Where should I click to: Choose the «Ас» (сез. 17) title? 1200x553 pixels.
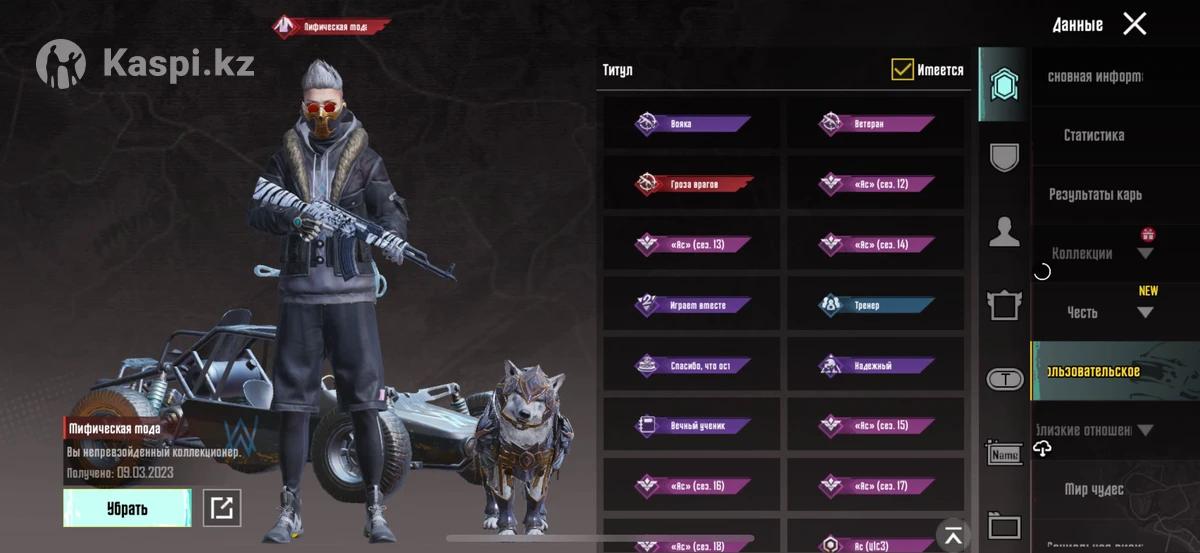click(876, 486)
